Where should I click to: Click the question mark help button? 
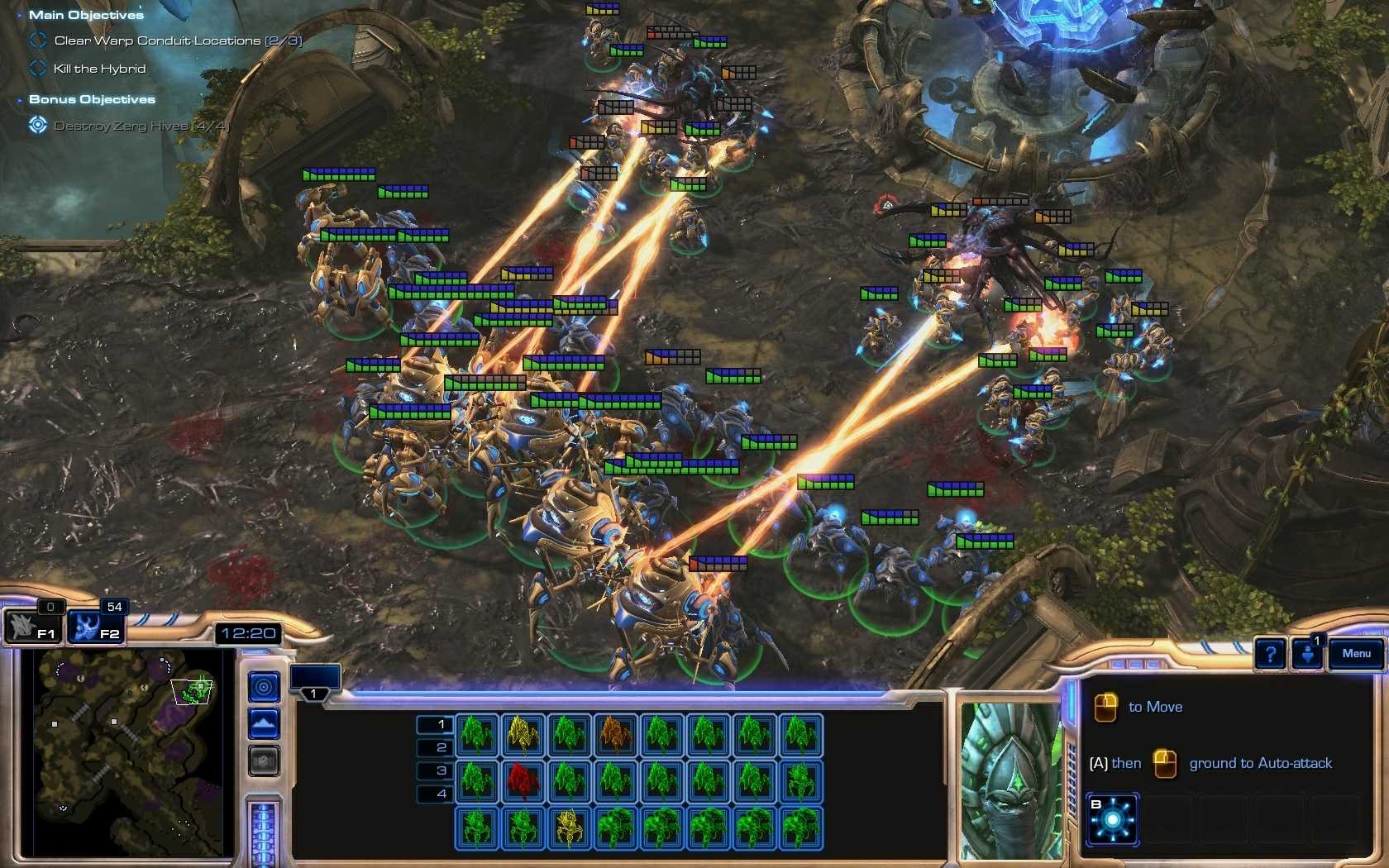click(x=1269, y=654)
